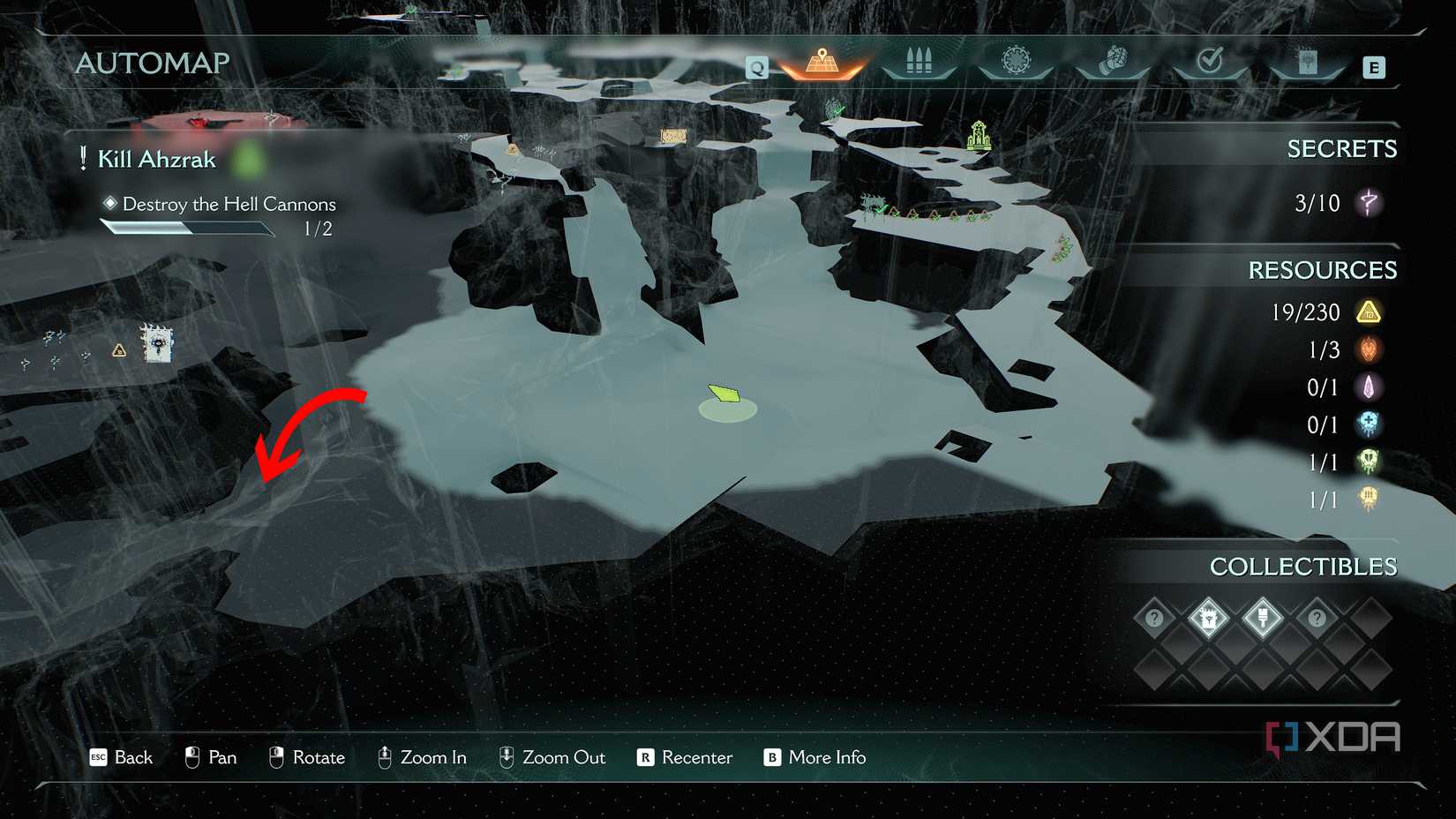Click the Hell Cannons objective progress bar
The height and width of the screenshot is (819, 1456).
click(x=188, y=229)
